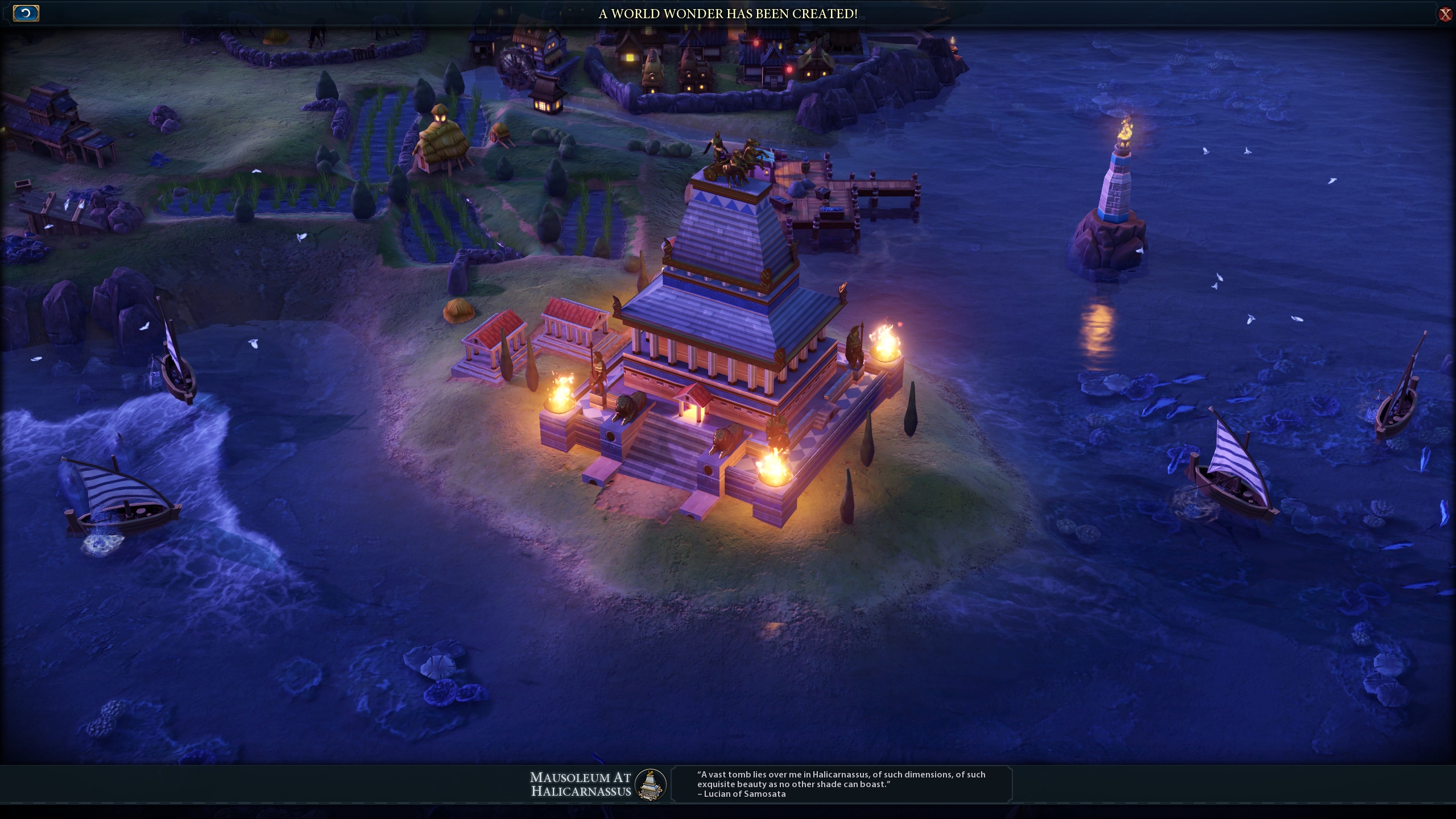Replay the wonder construction animation
Screen dimensions: 1456x819
[26, 13]
